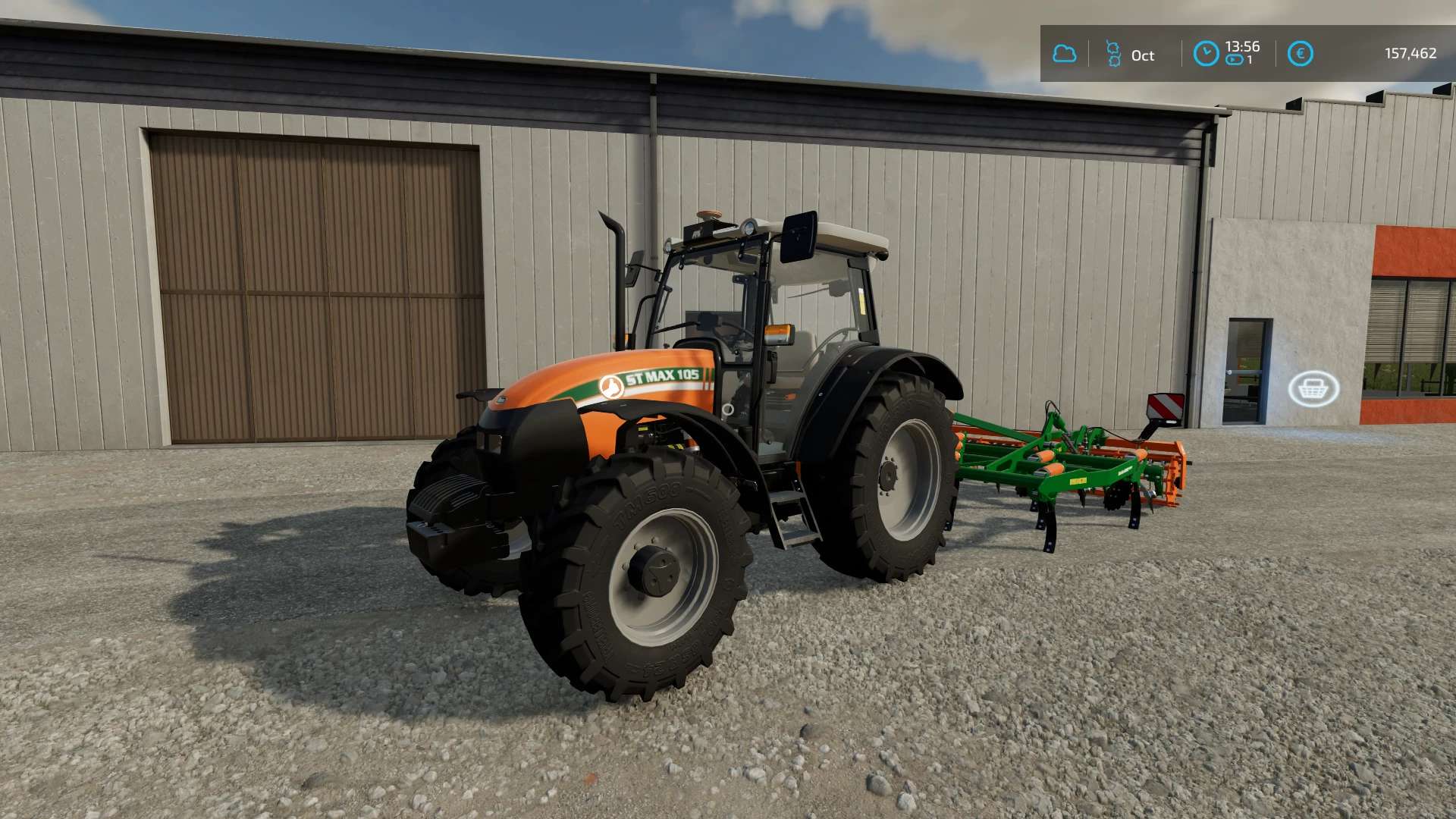This screenshot has width=1456, height=819.
Task: Click the cloud weather icon
Action: tap(1064, 54)
